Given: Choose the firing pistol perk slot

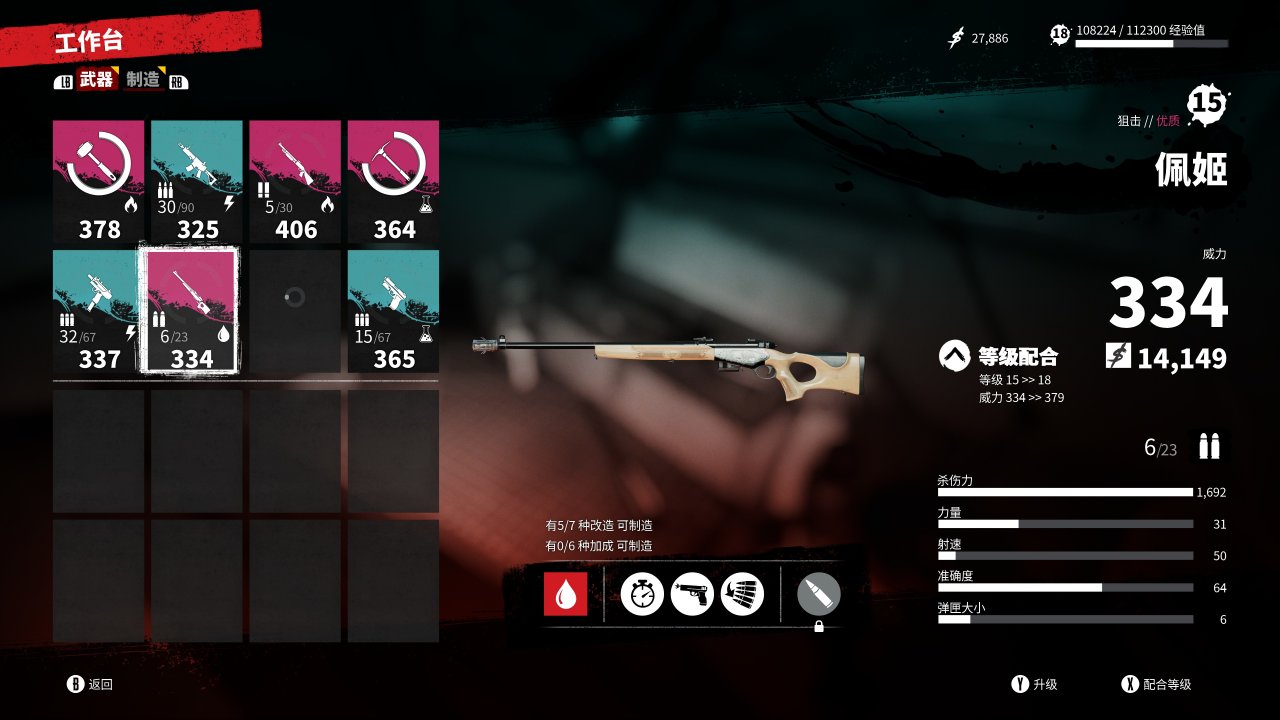Looking at the screenshot, I should (692, 594).
